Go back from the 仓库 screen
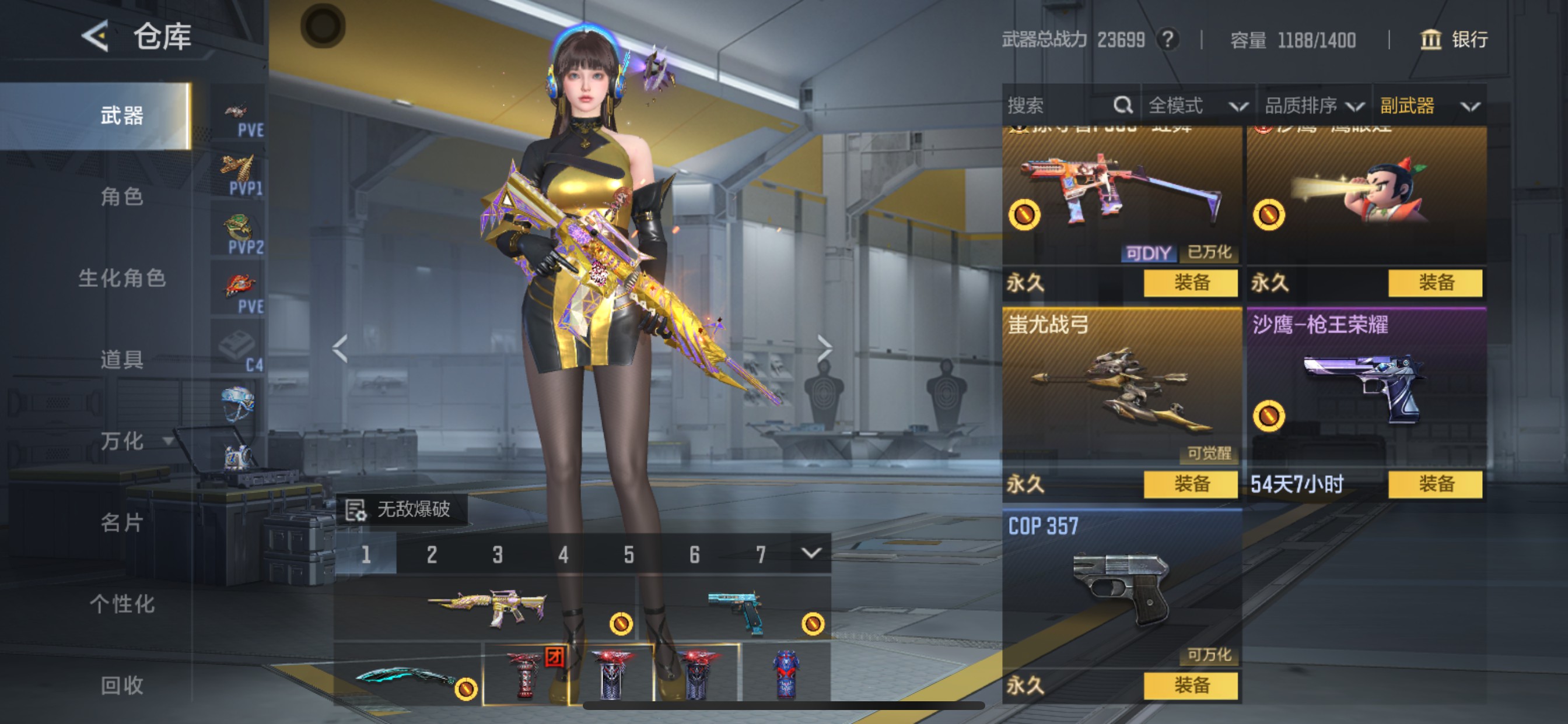Viewport: 1568px width, 724px height. pos(96,37)
